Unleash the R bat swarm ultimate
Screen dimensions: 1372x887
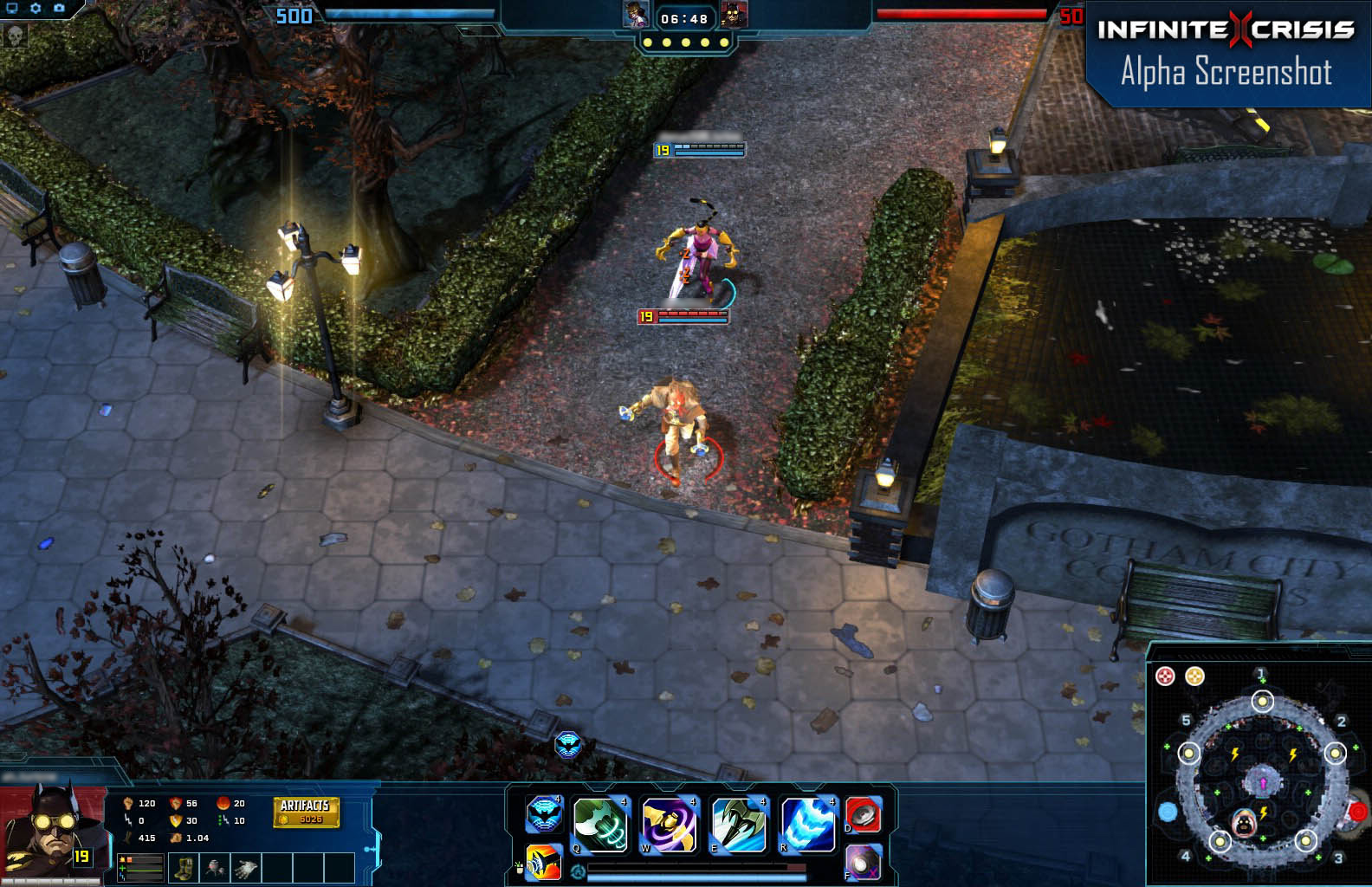(808, 824)
